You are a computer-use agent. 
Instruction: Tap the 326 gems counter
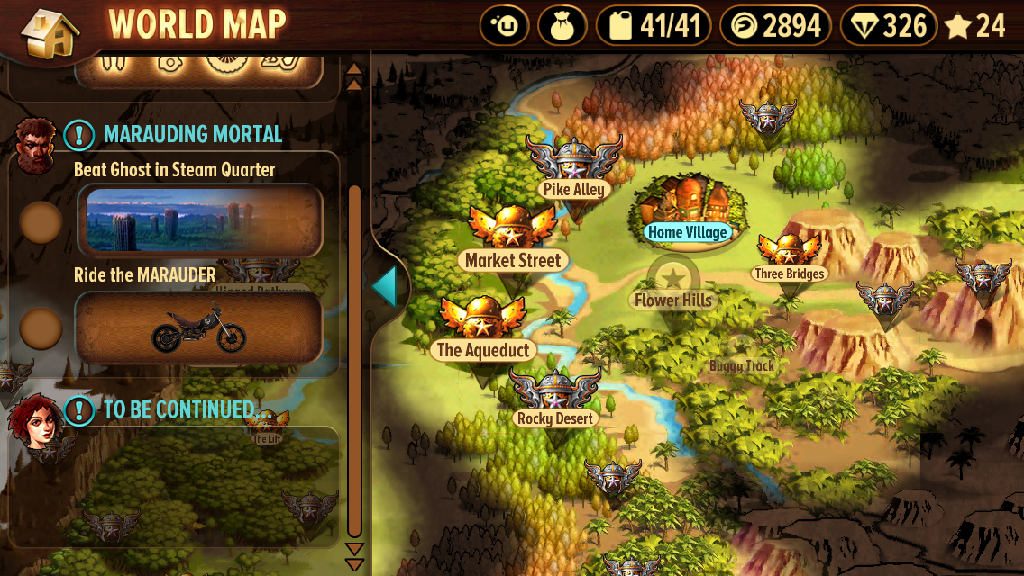pos(888,26)
